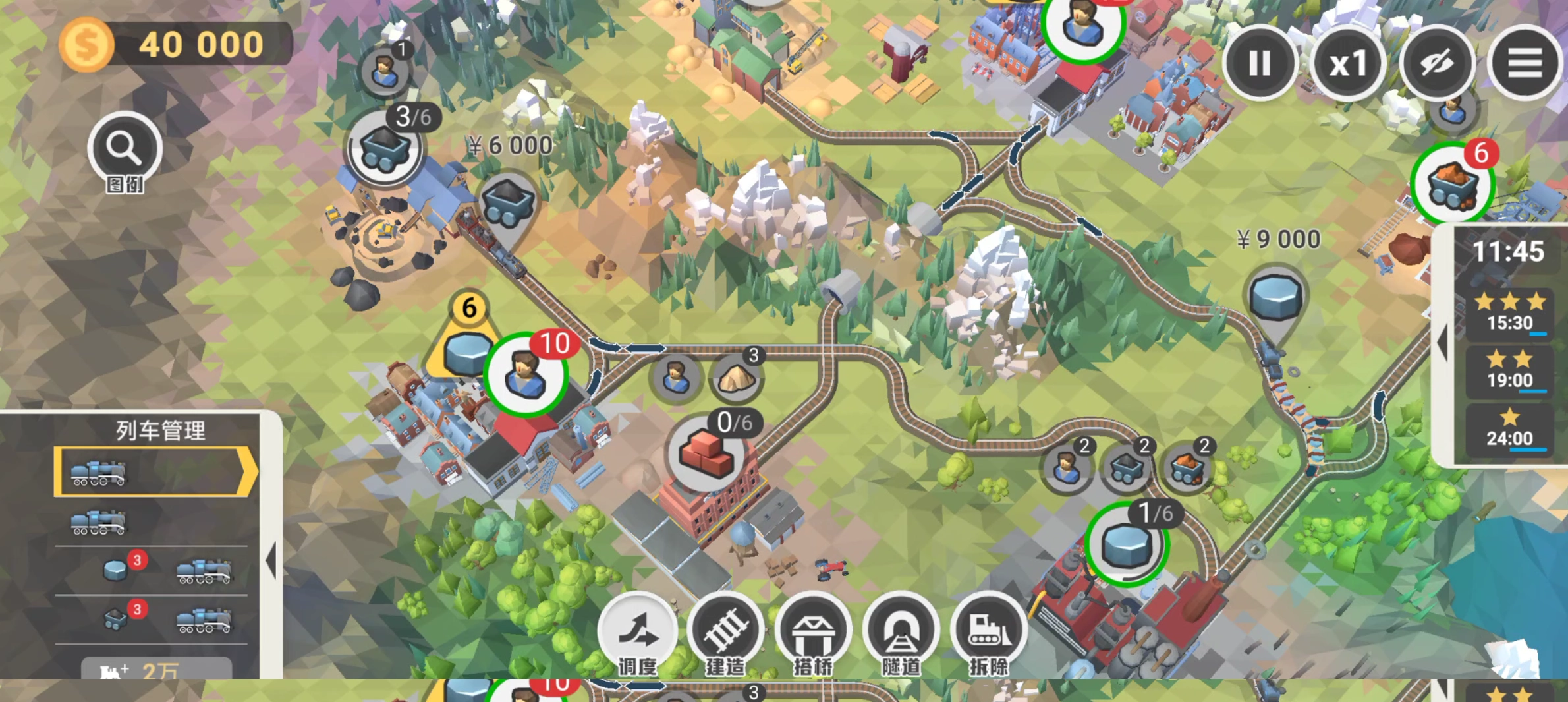The image size is (1568, 702).
Task: Toggle the crossed-eye visibility button
Action: pos(1437,63)
